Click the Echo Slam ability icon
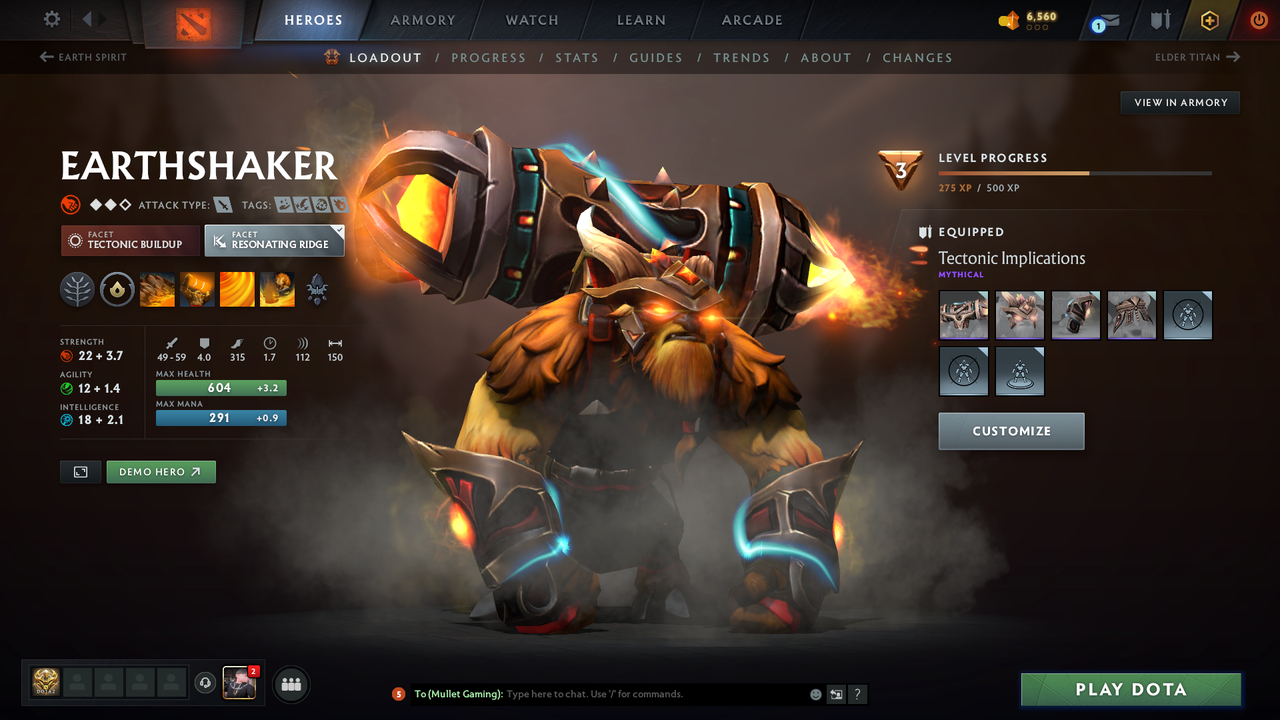The image size is (1280, 720). (277, 290)
